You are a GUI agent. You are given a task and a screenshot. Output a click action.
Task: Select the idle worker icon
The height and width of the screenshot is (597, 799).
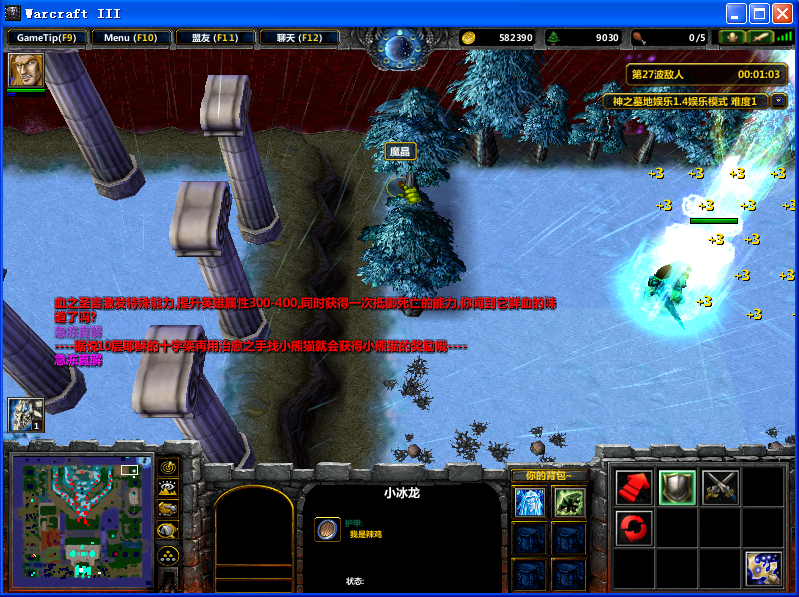[25, 414]
